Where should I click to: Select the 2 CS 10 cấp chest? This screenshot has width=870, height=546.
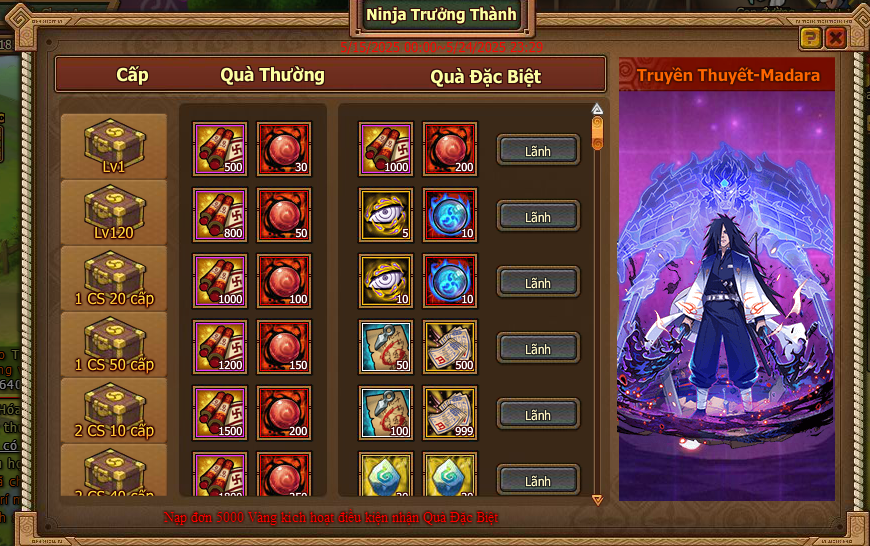click(x=114, y=410)
